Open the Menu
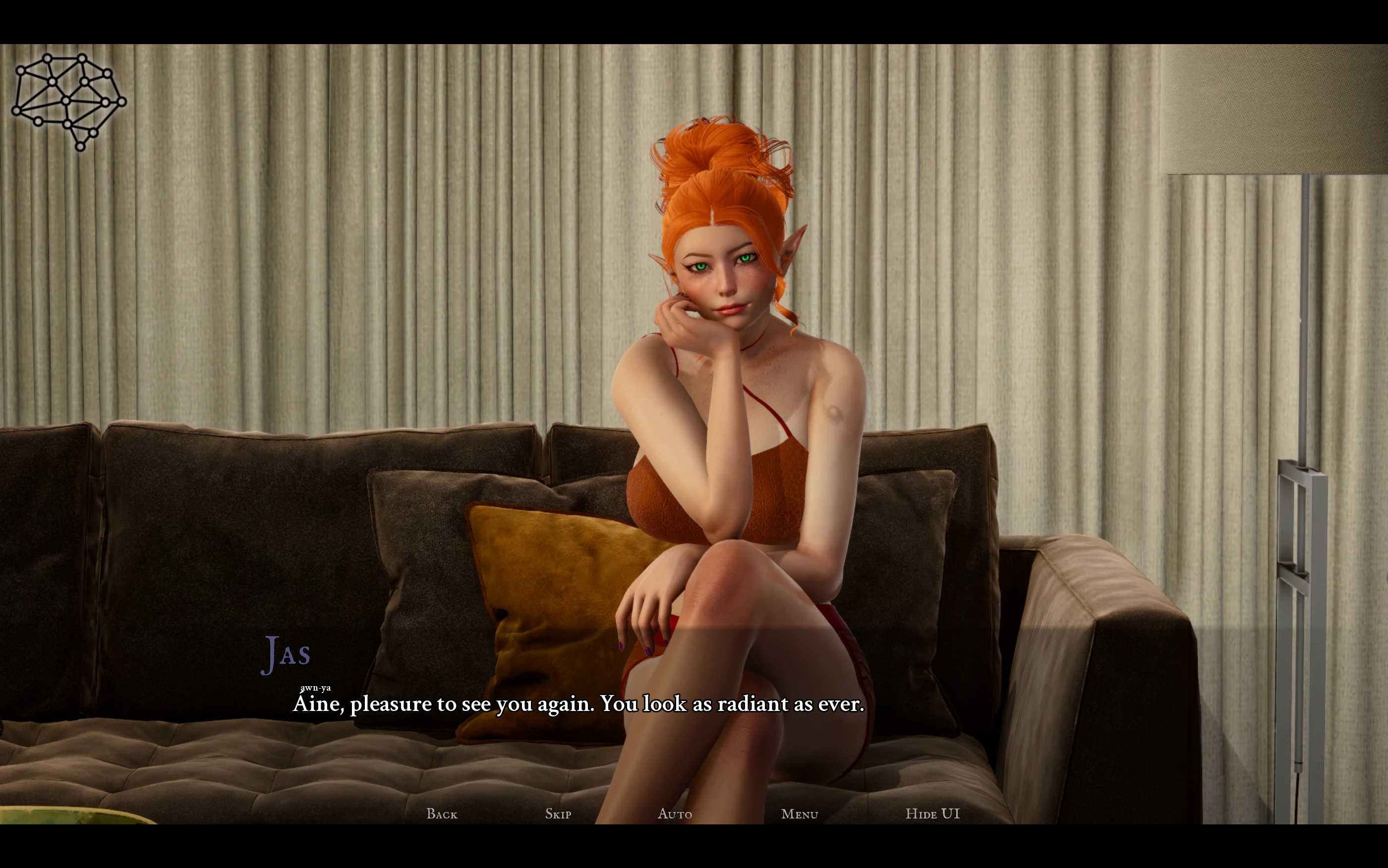Screen dimensions: 1388x868 point(800,814)
